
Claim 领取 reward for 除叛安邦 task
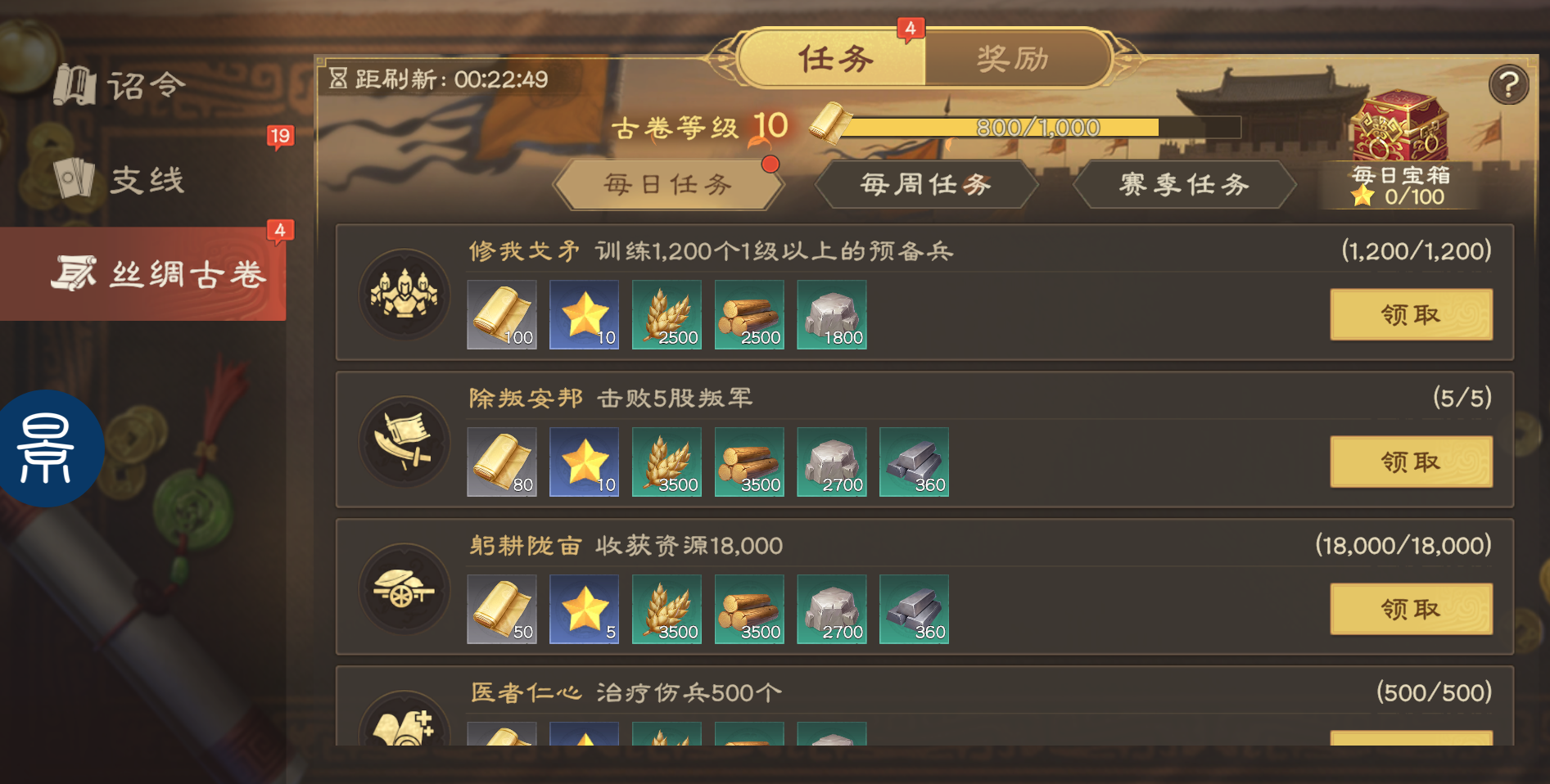pyautogui.click(x=1410, y=462)
